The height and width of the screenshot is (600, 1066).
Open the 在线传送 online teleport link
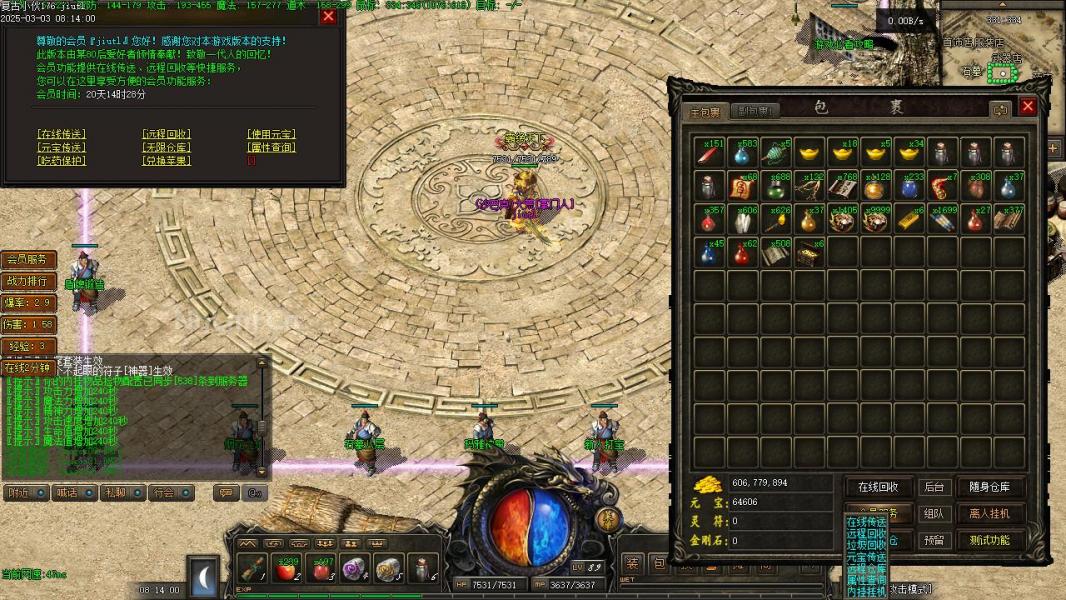(62, 134)
